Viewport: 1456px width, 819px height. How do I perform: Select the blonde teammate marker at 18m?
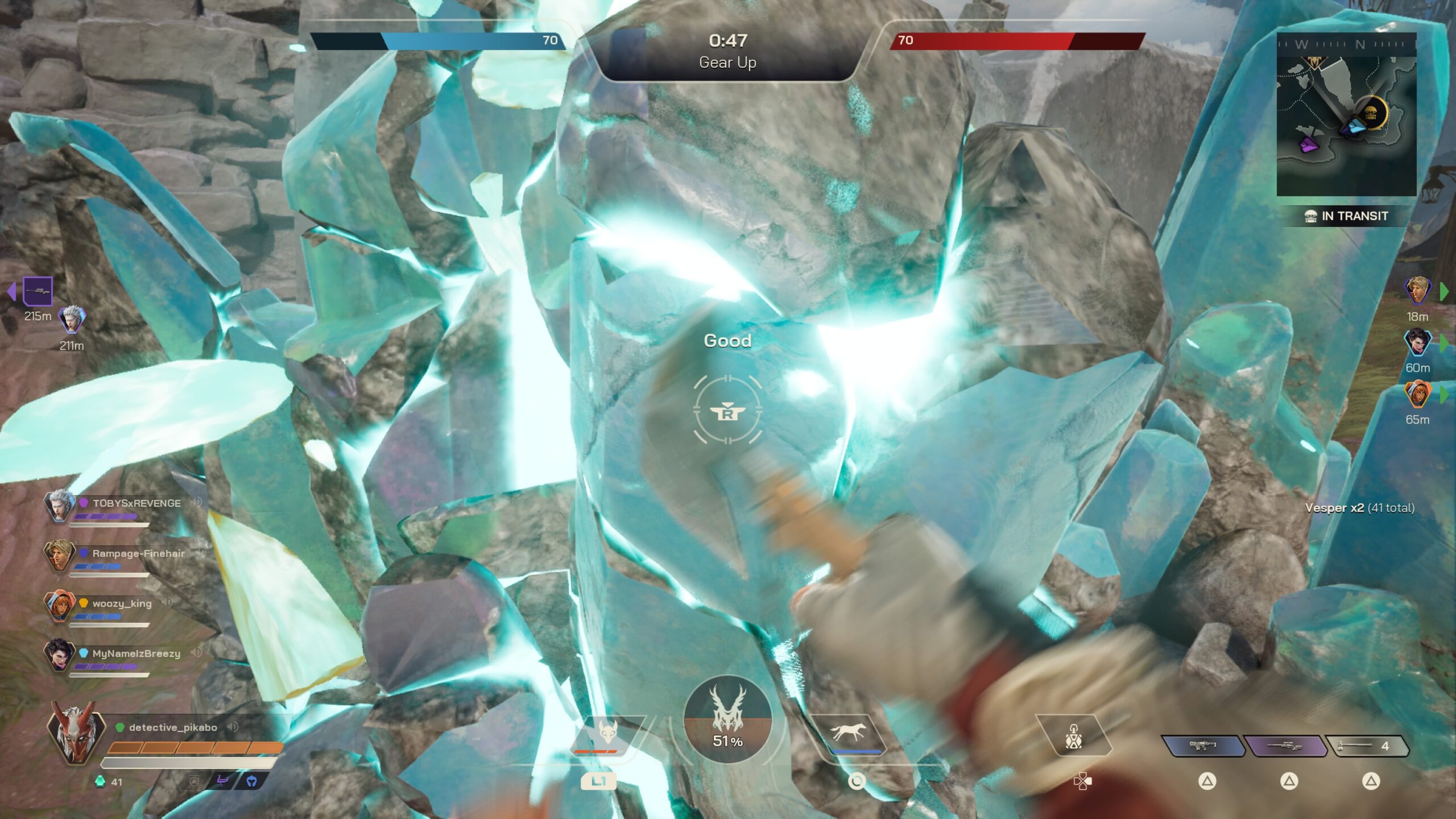(1417, 291)
